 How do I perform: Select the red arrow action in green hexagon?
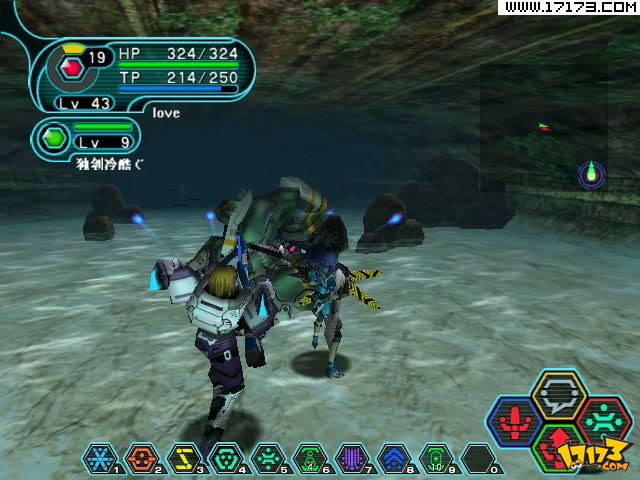point(559,445)
